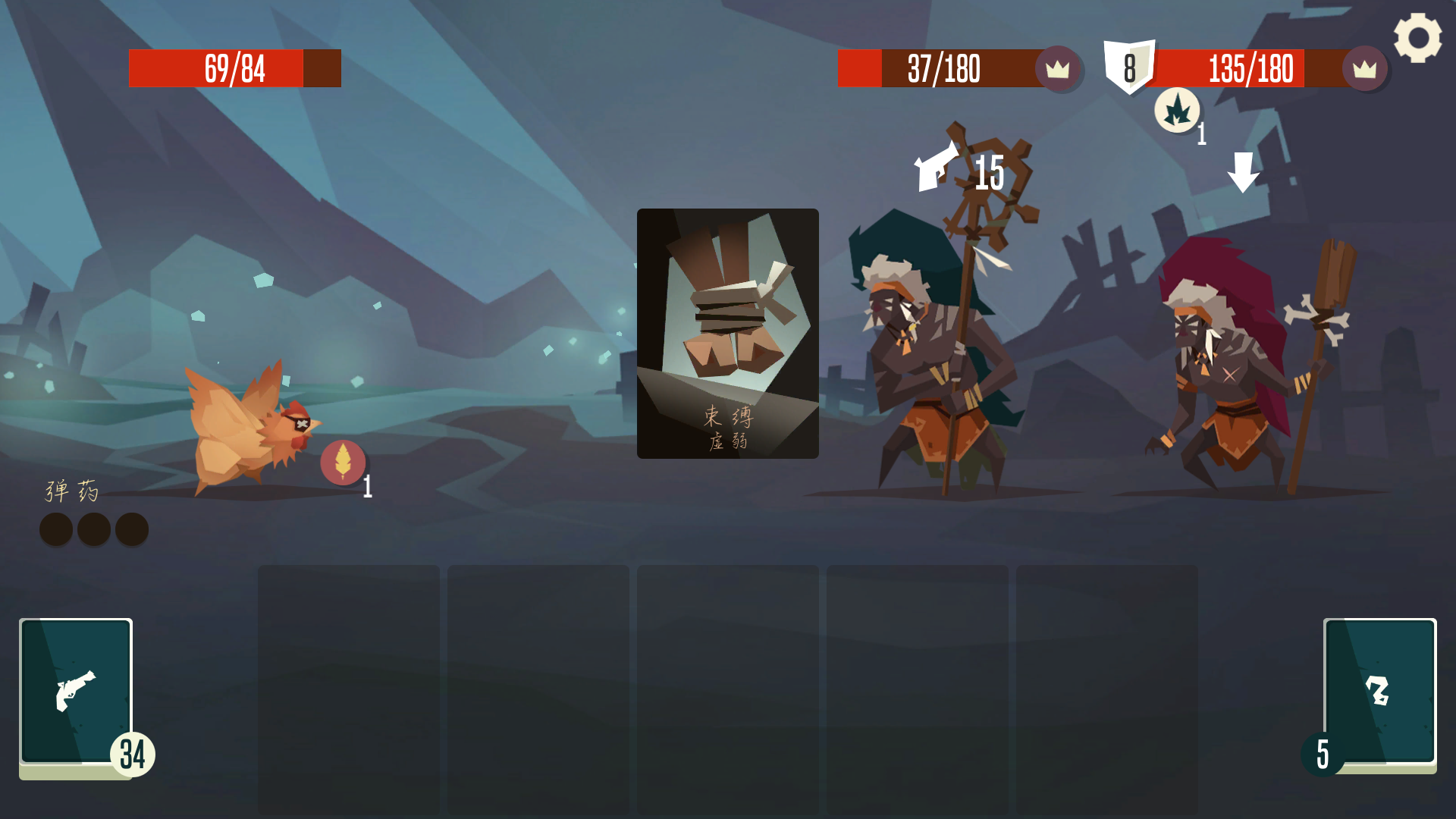Select the middle ammo dot

tap(93, 529)
